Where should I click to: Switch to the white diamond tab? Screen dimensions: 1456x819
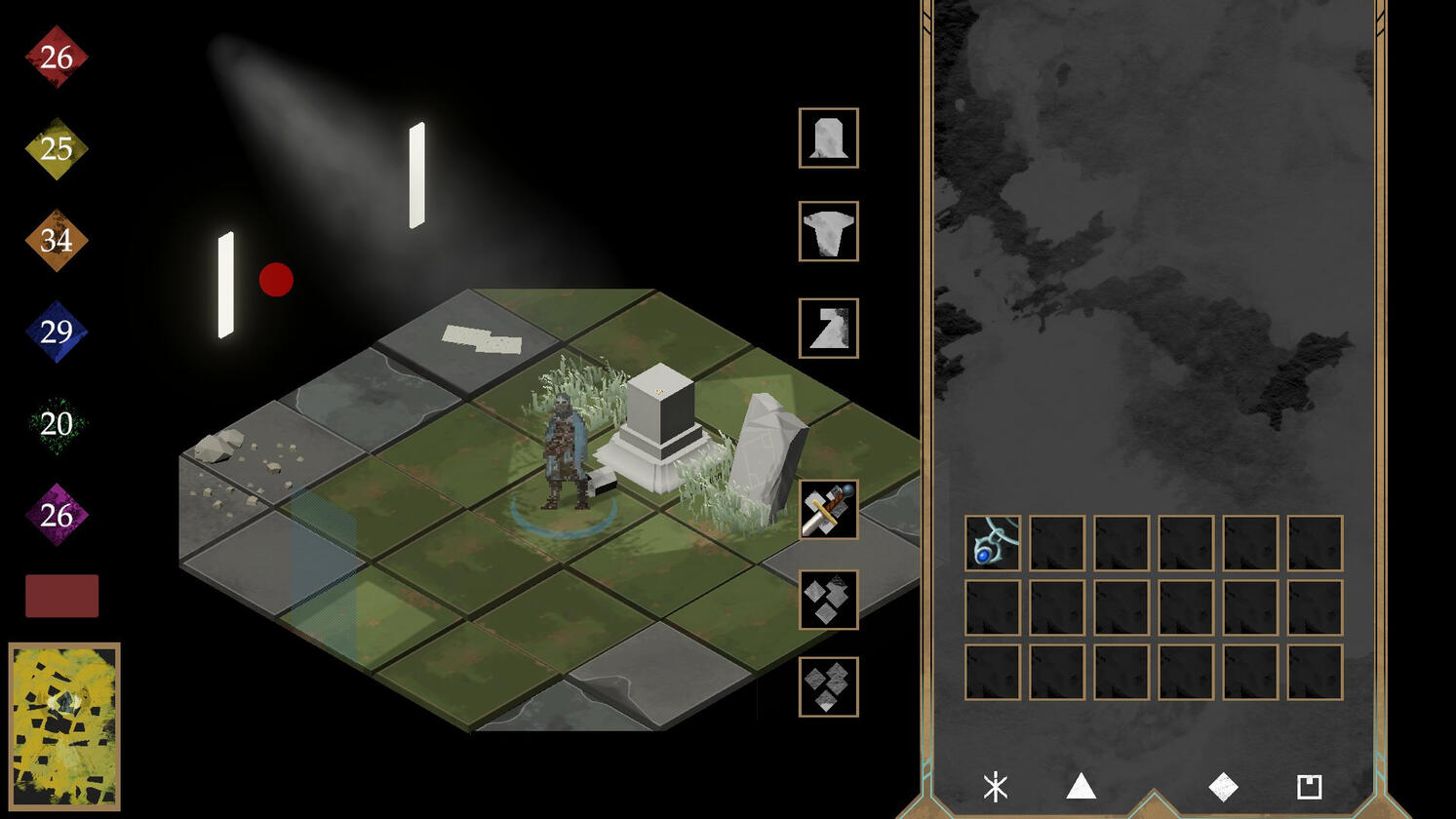(x=1223, y=787)
